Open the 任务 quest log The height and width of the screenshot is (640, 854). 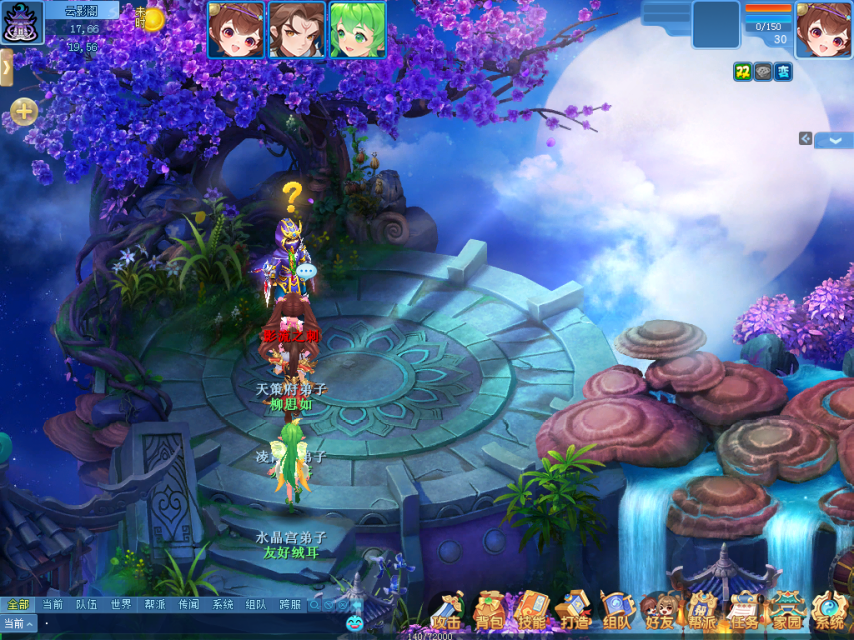(744, 610)
